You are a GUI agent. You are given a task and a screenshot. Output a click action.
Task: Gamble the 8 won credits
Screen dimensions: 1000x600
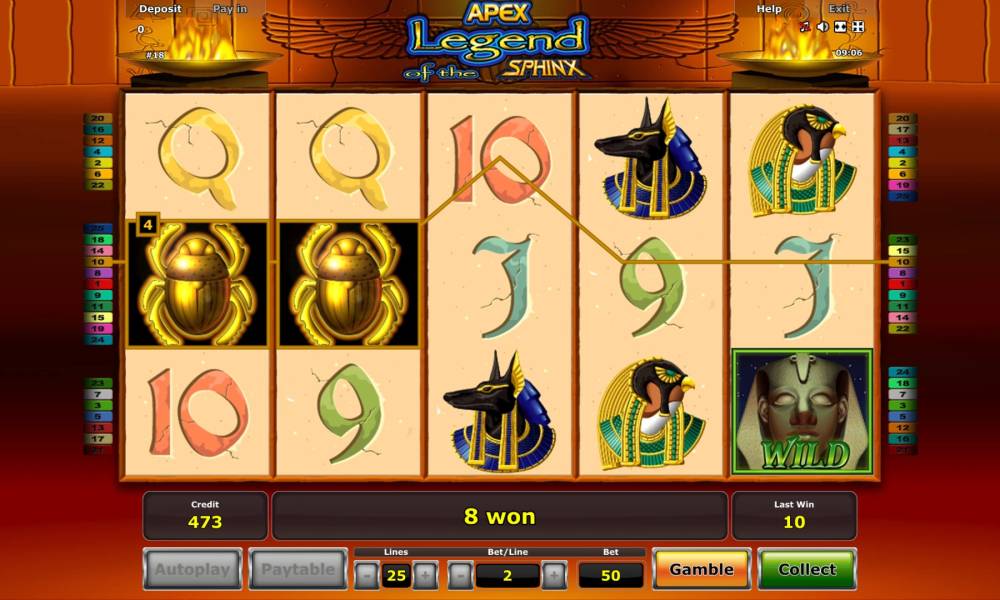(701, 569)
